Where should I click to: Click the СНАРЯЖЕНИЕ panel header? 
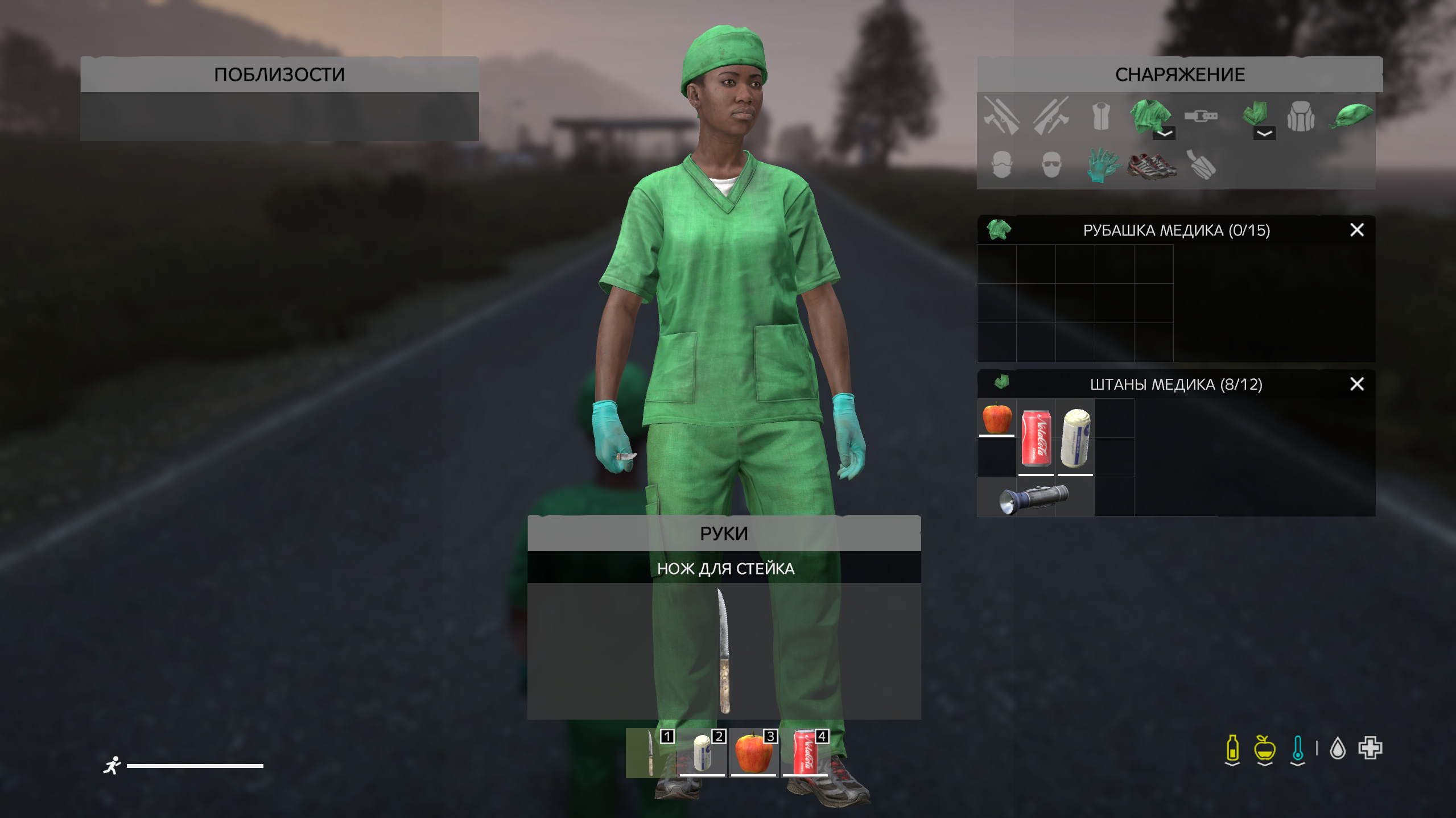pyautogui.click(x=1179, y=75)
